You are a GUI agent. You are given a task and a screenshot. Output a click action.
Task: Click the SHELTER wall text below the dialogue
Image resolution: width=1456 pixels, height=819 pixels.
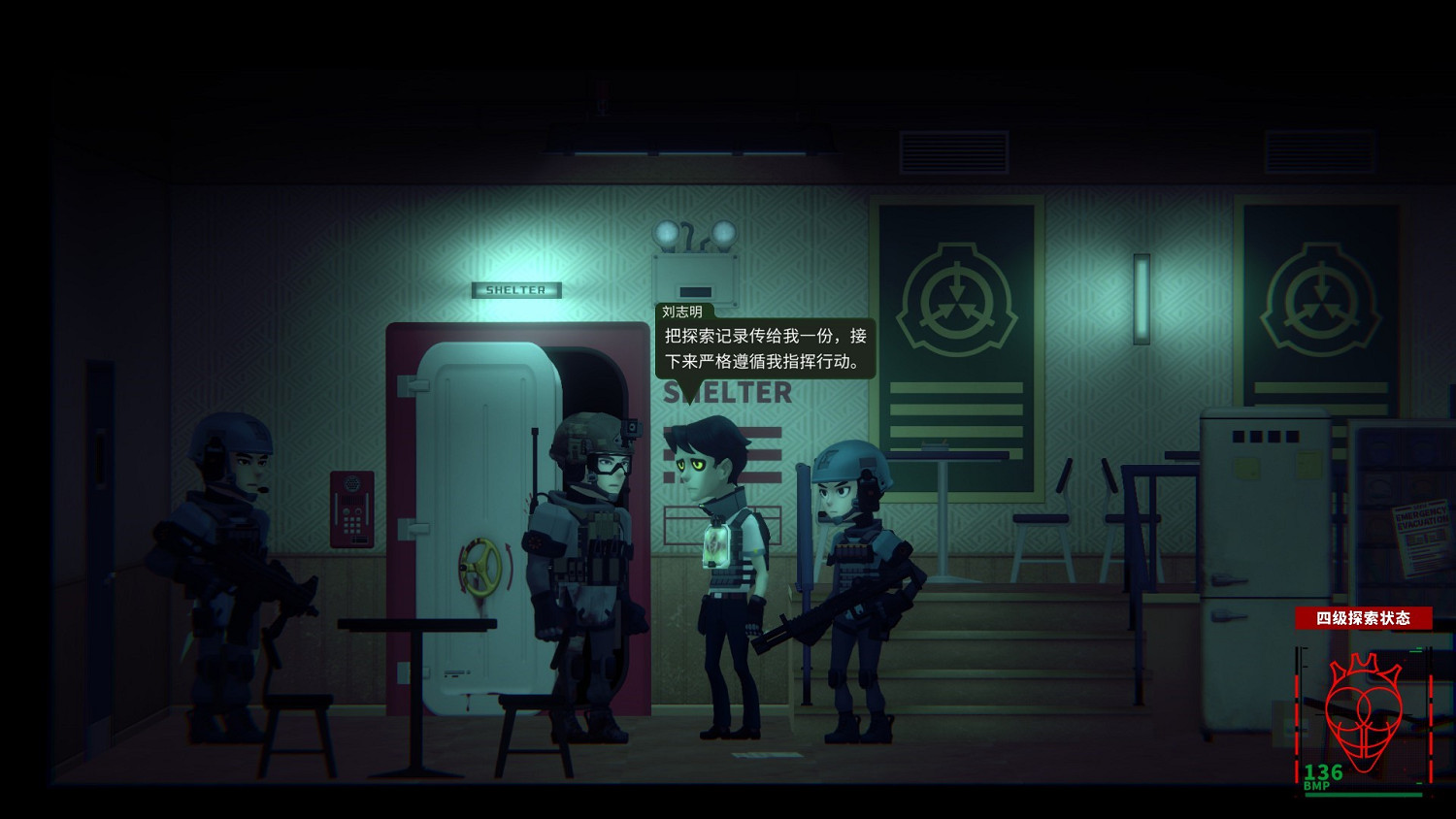coord(728,393)
